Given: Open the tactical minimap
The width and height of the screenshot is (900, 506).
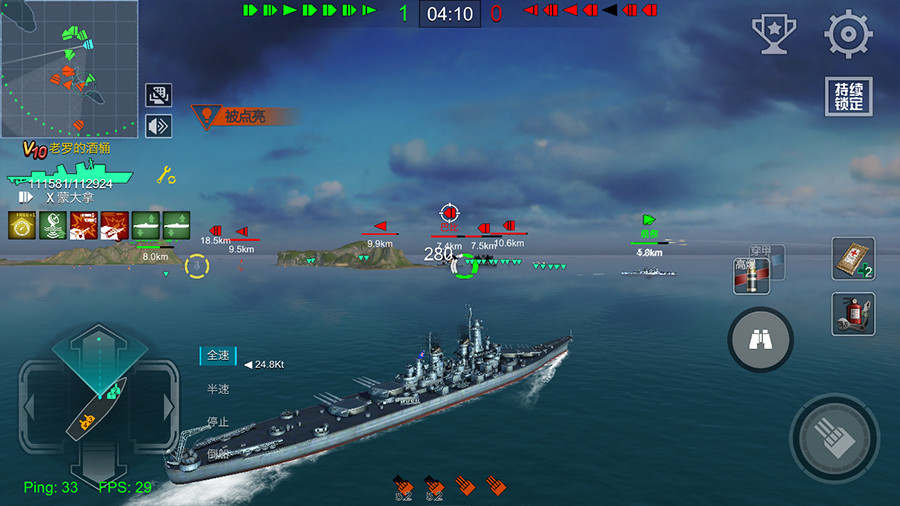Looking at the screenshot, I should click(x=69, y=68).
